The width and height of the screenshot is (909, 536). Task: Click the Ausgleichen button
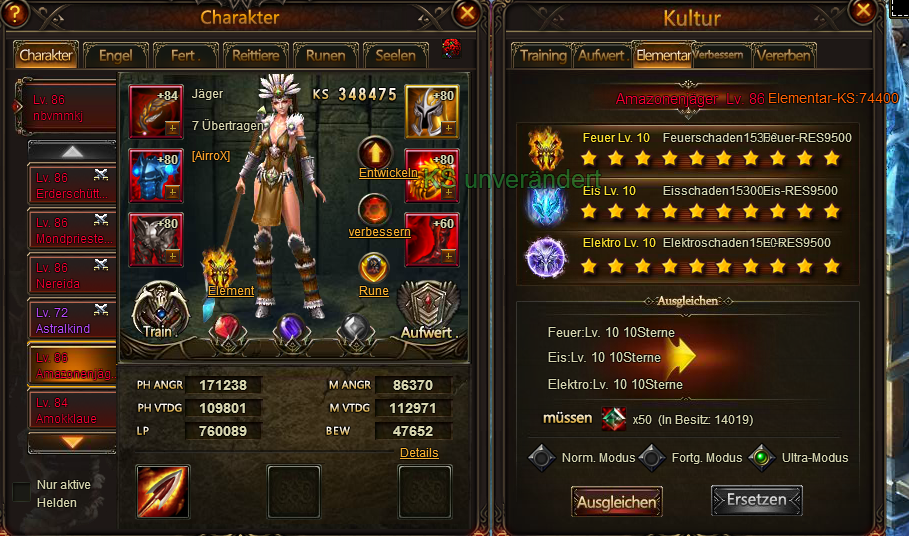point(616,502)
